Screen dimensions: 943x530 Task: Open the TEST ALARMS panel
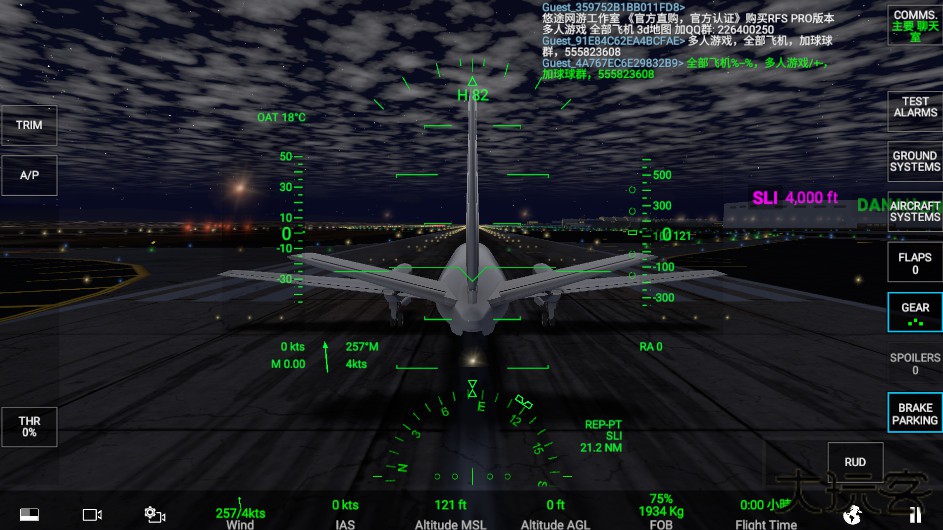click(914, 107)
